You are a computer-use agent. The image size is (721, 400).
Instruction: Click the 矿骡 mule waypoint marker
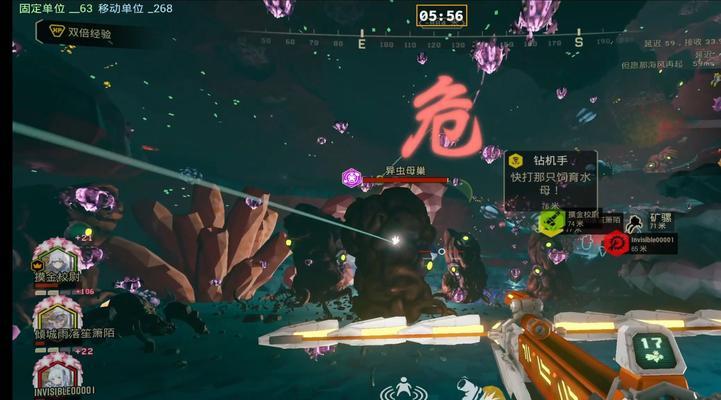pos(637,219)
